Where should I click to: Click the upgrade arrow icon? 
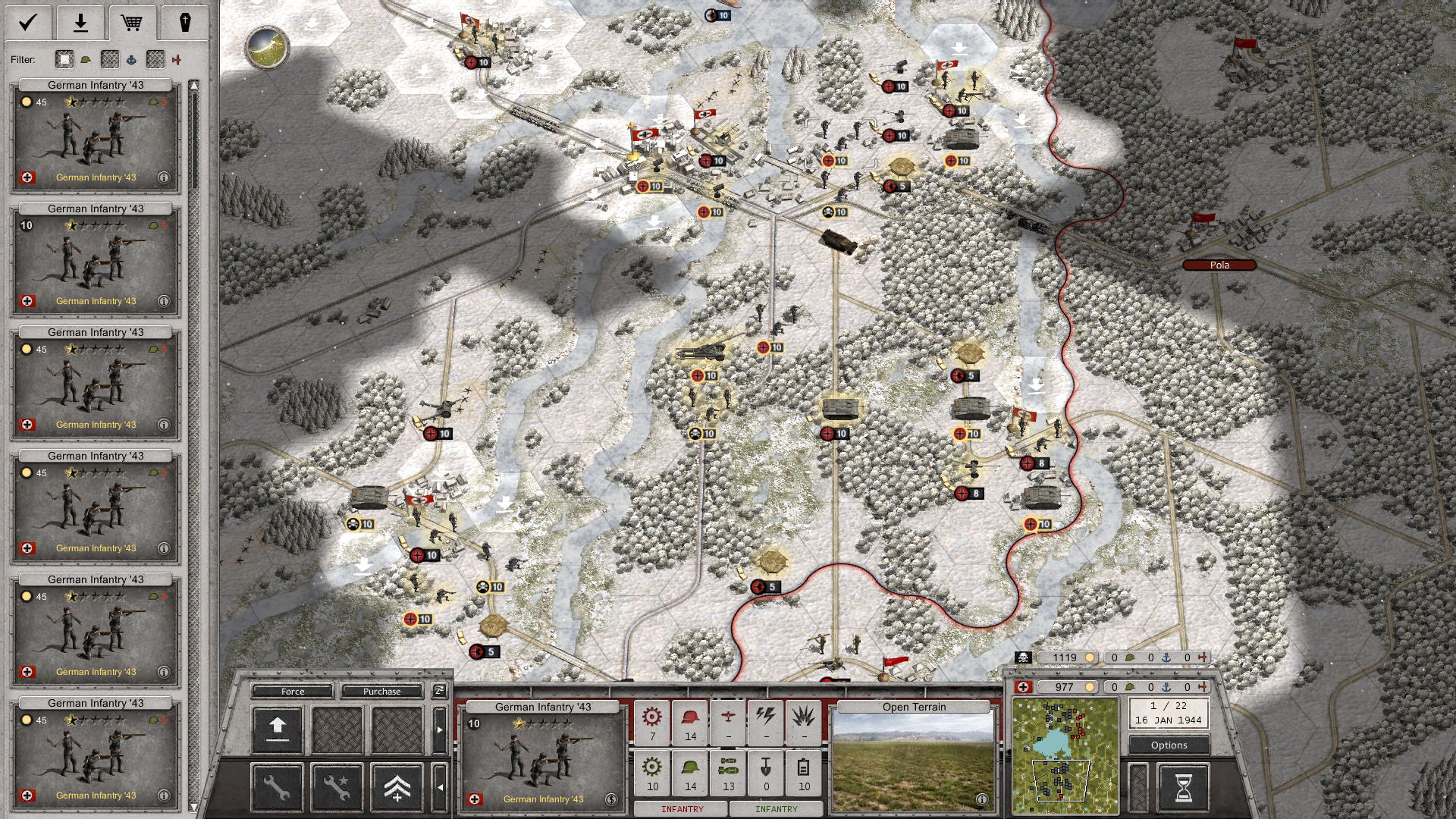pyautogui.click(x=277, y=730)
